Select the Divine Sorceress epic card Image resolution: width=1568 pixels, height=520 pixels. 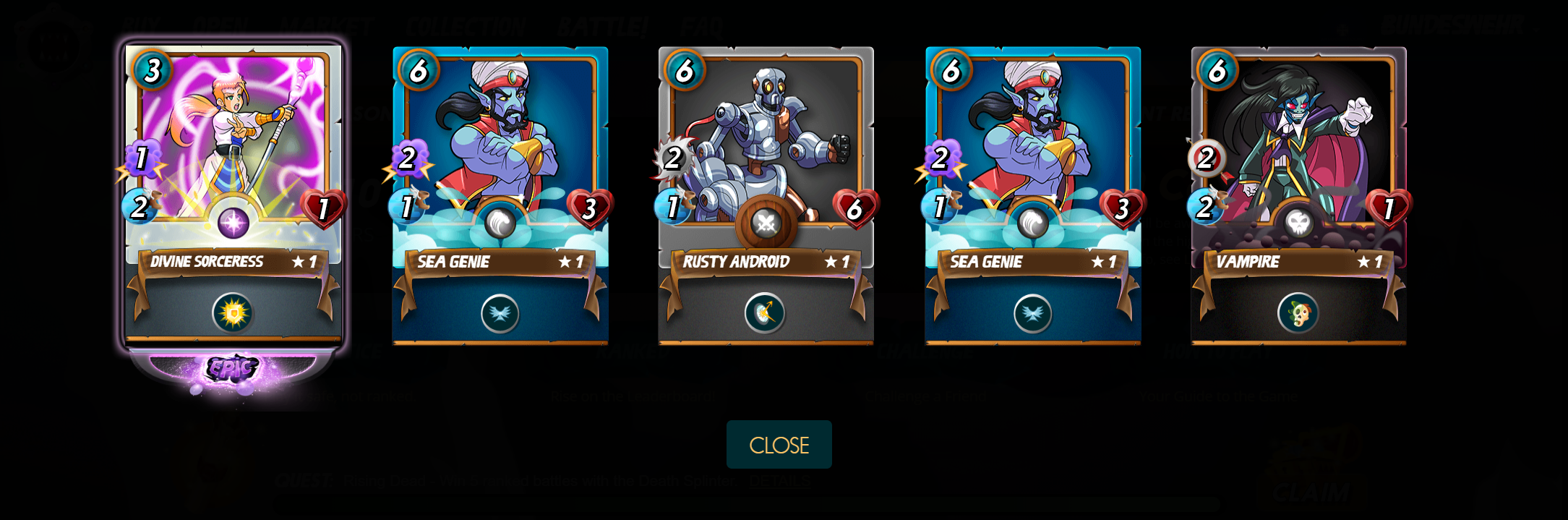[x=233, y=145]
